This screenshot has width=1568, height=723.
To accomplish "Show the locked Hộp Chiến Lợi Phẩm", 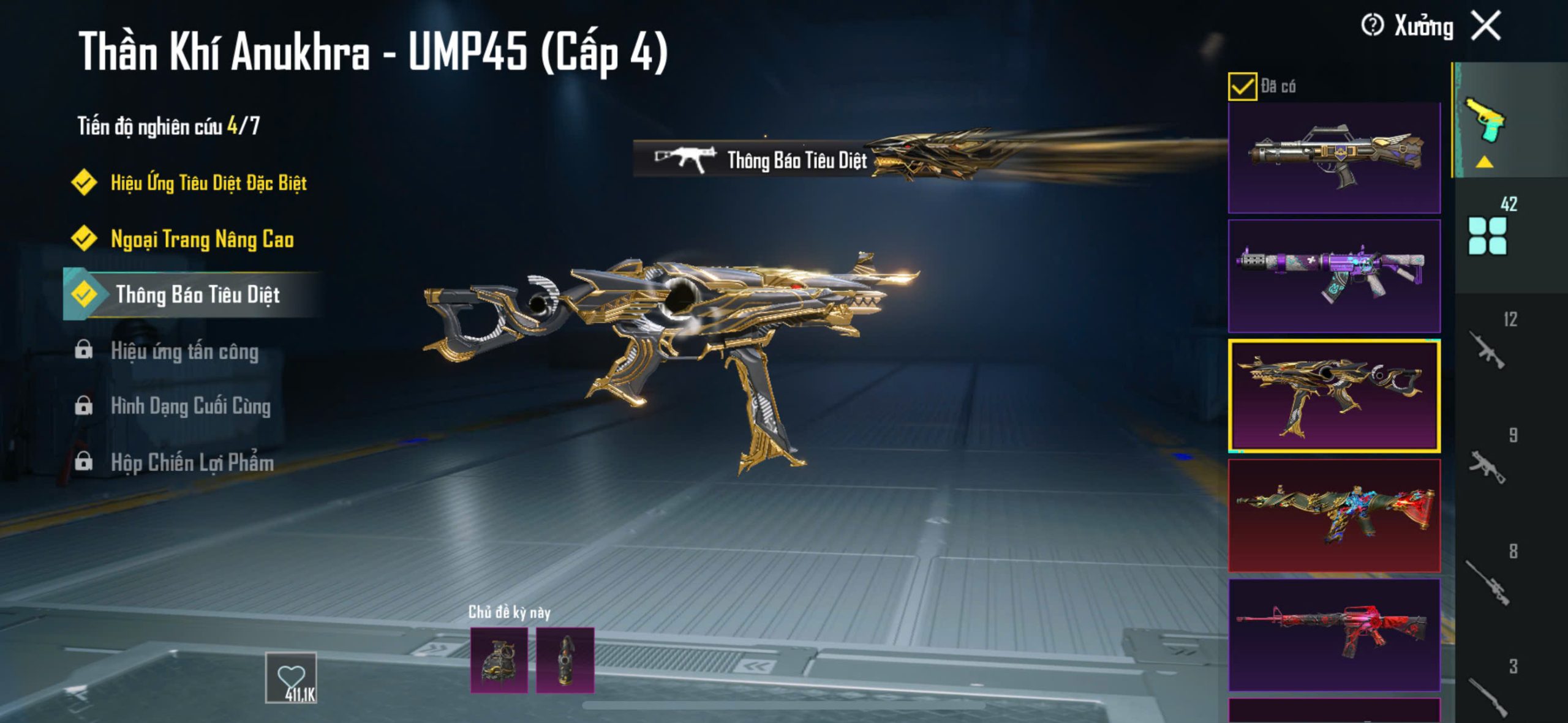I will [192, 463].
